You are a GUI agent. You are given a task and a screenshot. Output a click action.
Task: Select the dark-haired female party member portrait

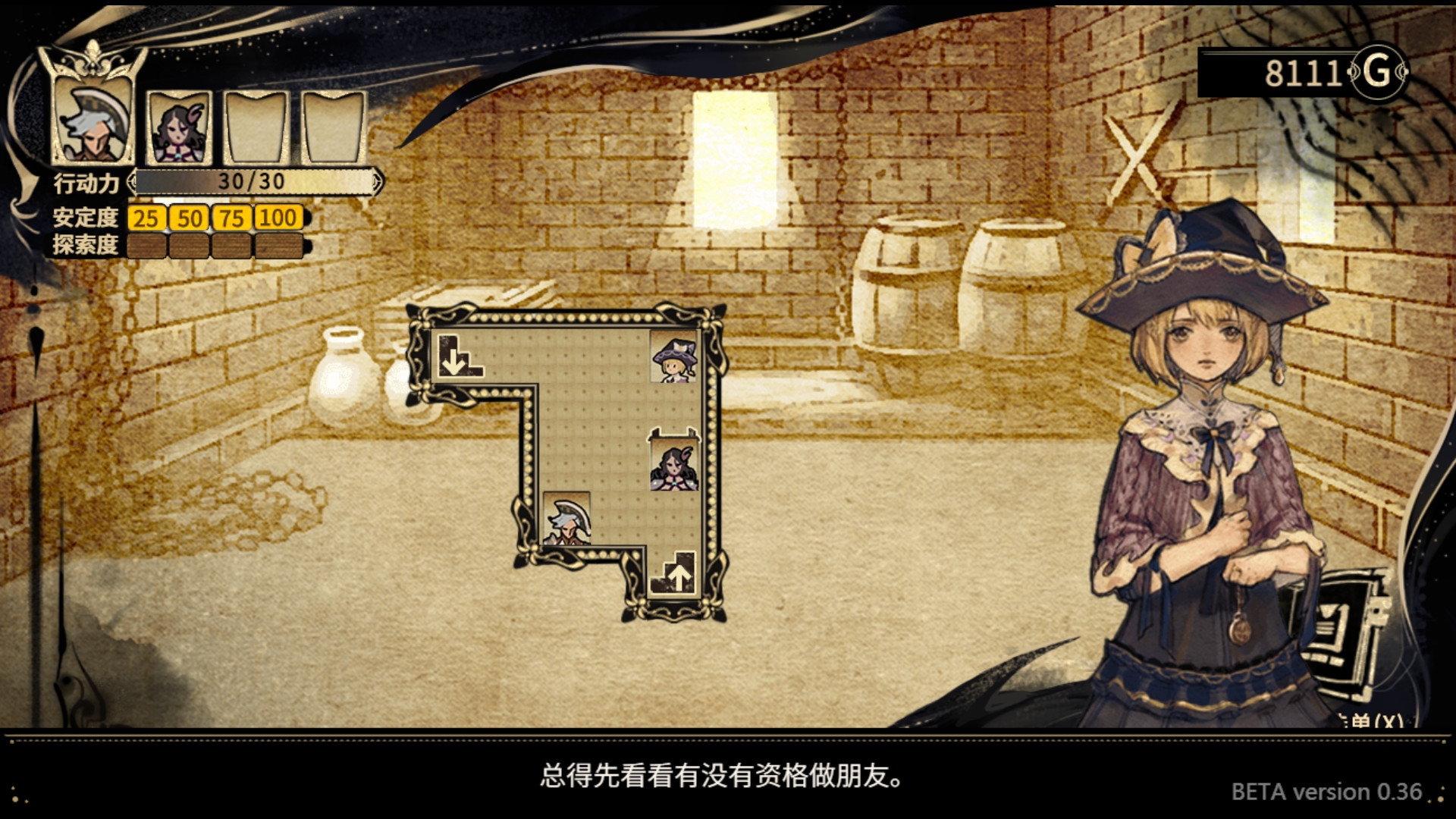click(x=177, y=129)
